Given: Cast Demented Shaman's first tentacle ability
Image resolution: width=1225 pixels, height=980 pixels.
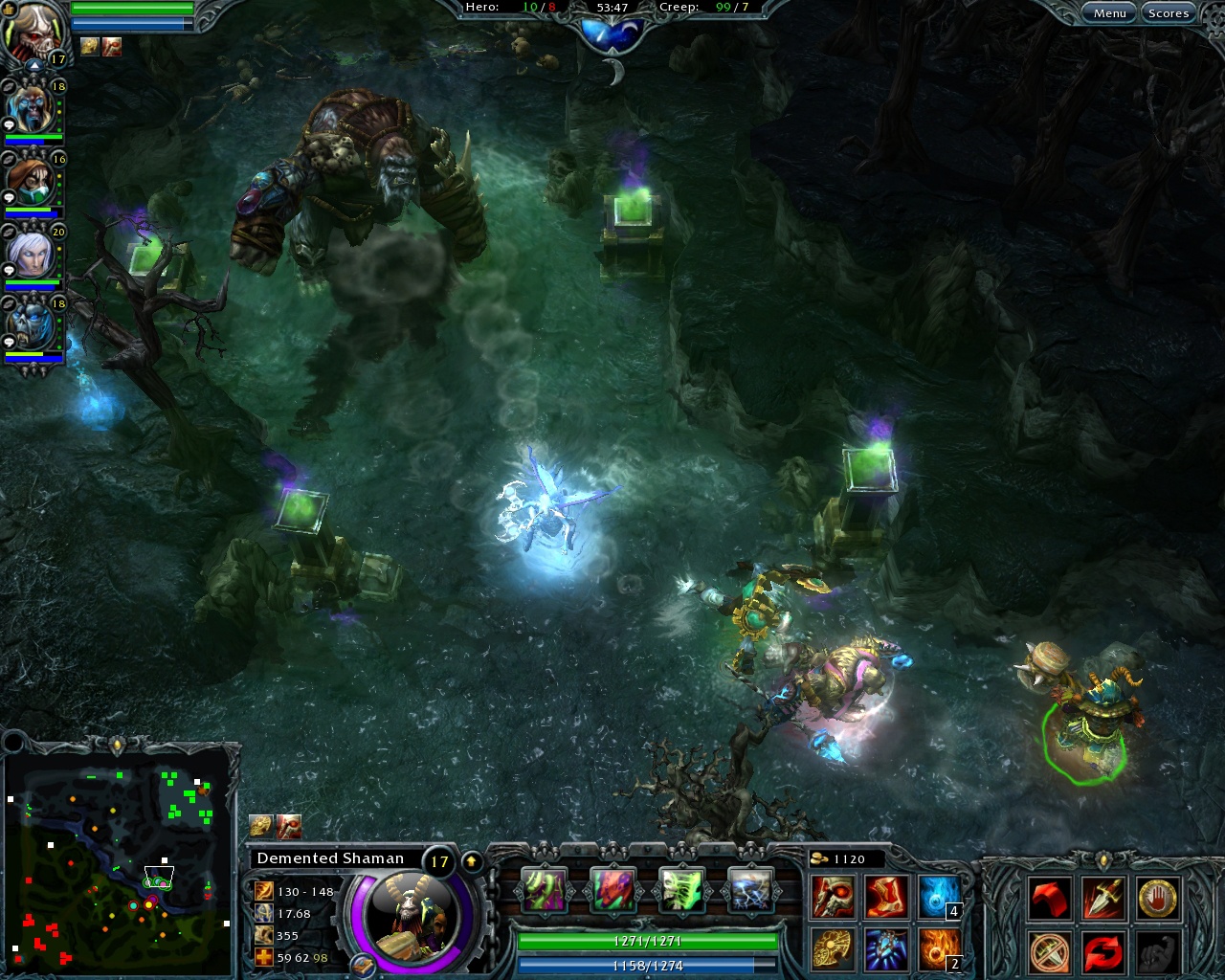Looking at the screenshot, I should point(546,890).
